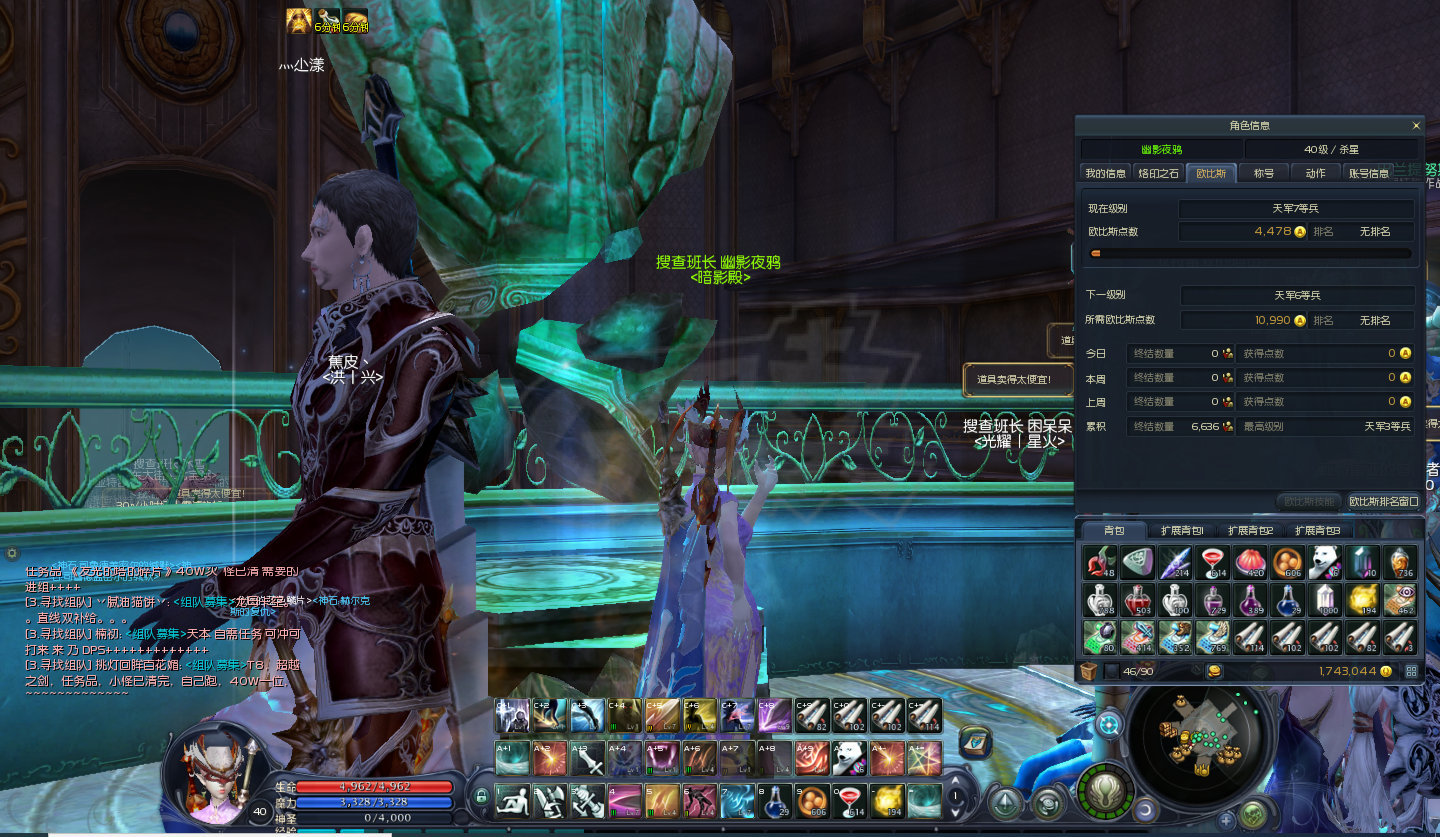Click the red potion stack of 503
Viewport: 1440px width, 837px height.
coord(1136,600)
